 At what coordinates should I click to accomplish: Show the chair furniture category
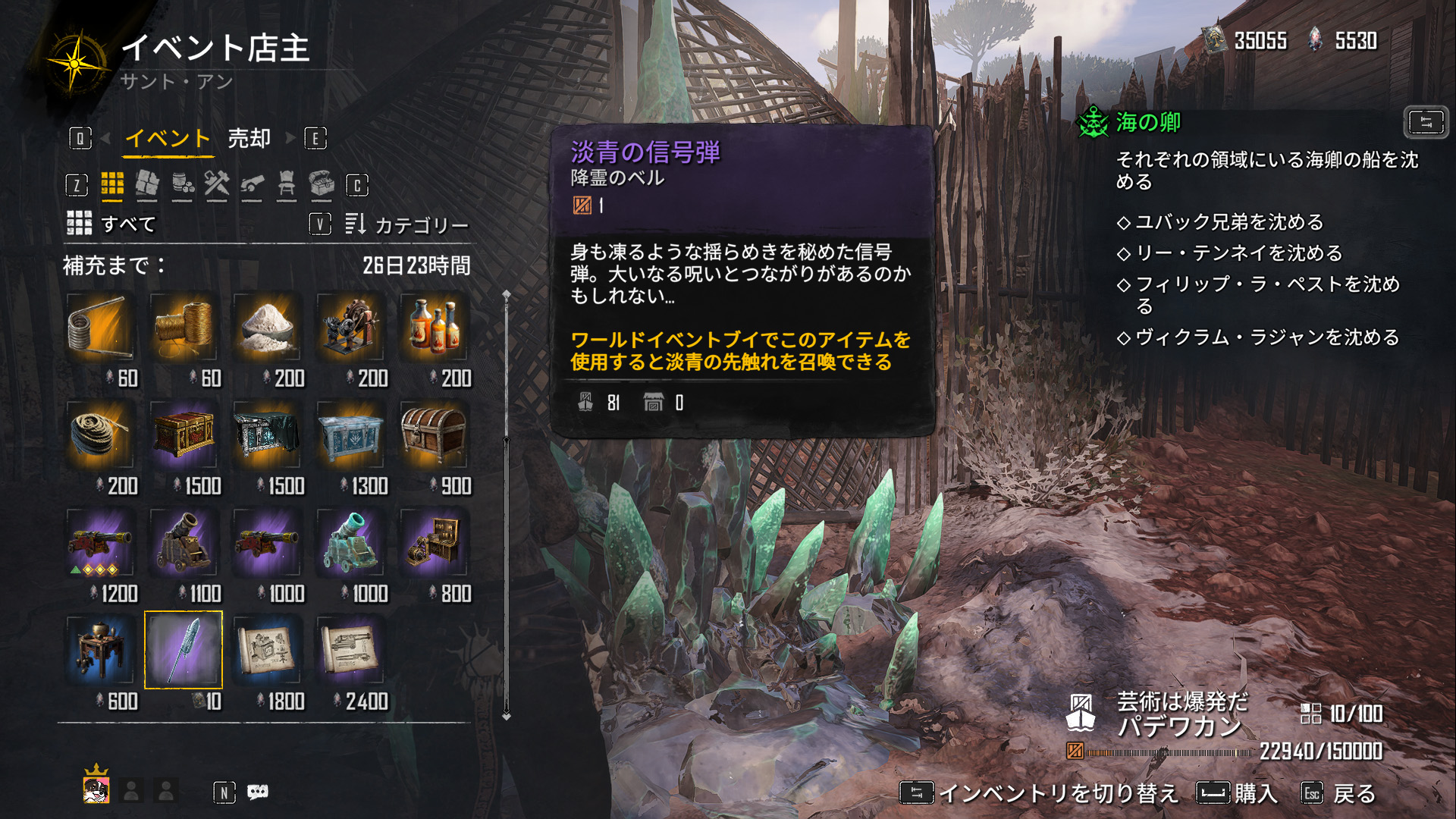coord(287,184)
